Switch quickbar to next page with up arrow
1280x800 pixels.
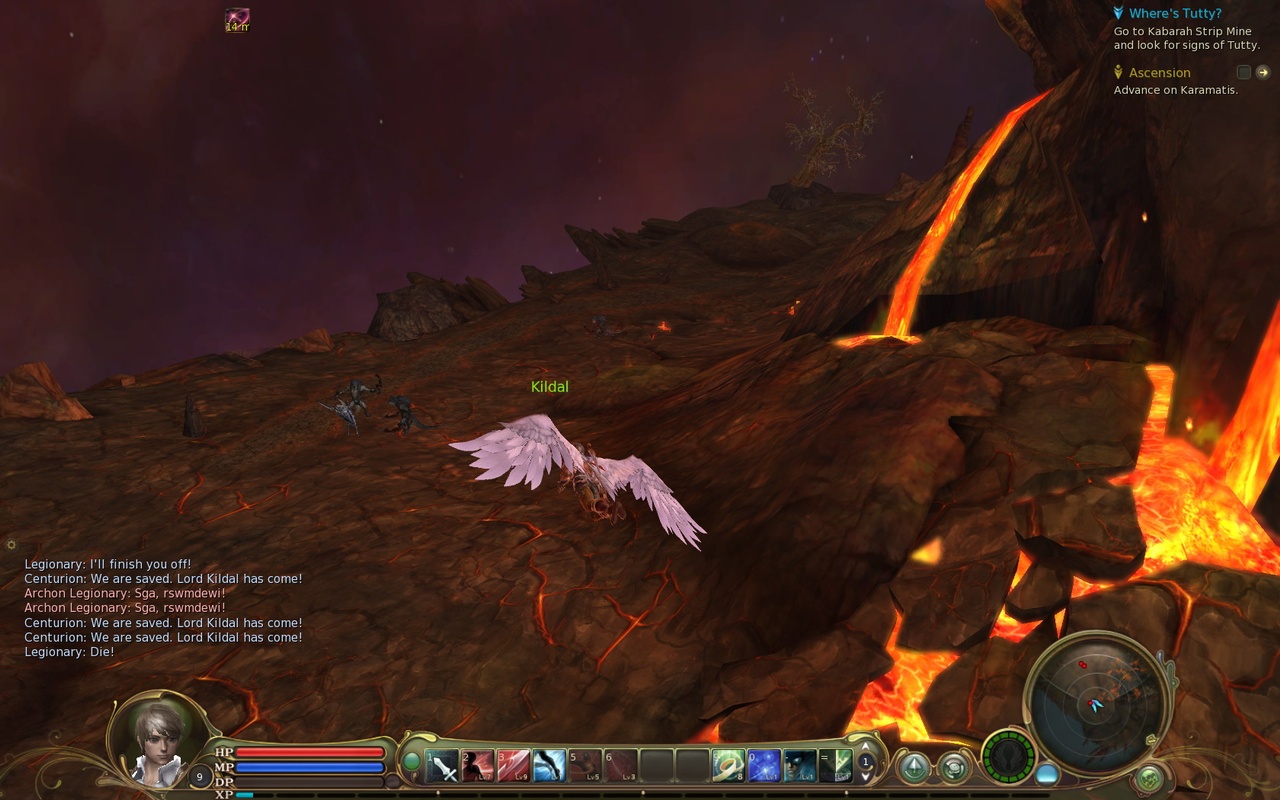pyautogui.click(x=864, y=746)
